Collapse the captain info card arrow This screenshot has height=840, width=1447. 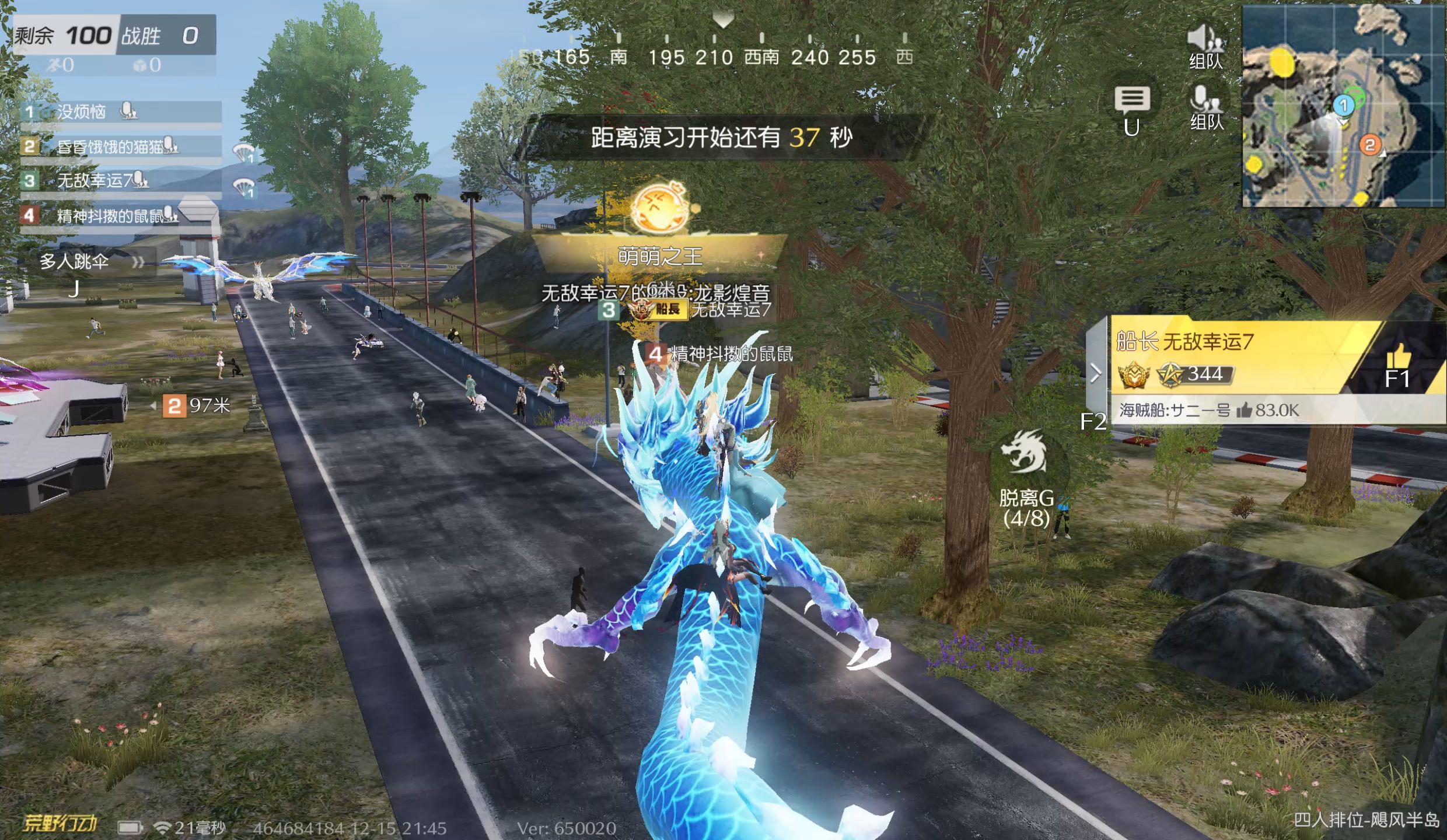click(x=1096, y=373)
